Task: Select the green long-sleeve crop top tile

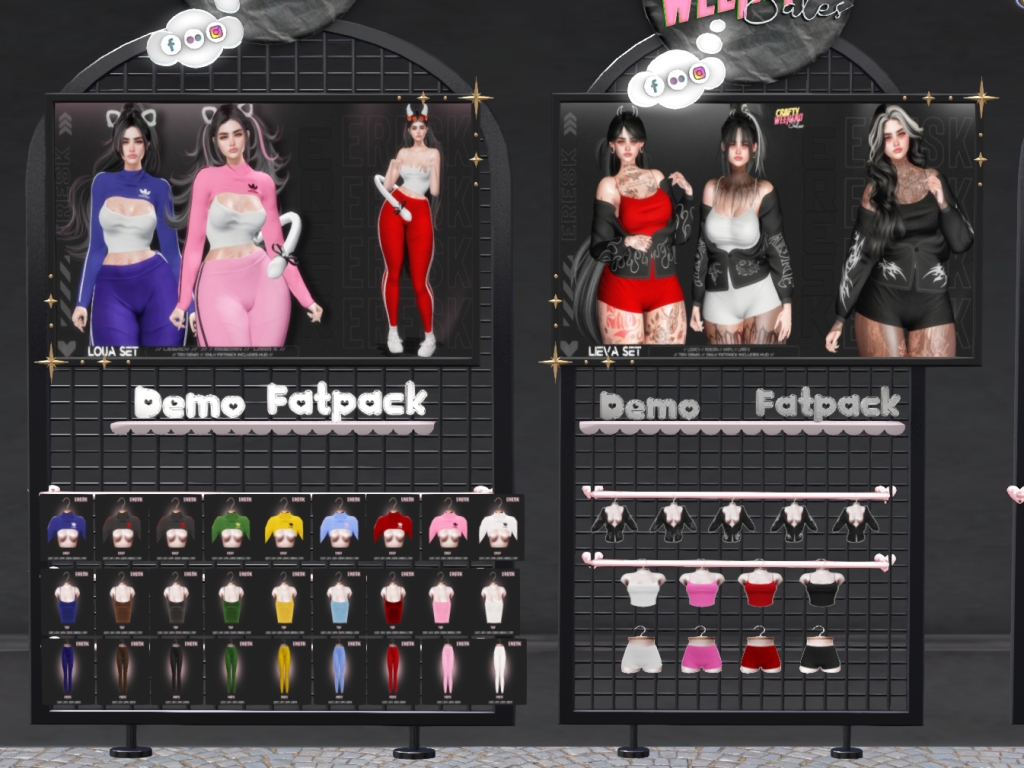Action: pos(230,528)
